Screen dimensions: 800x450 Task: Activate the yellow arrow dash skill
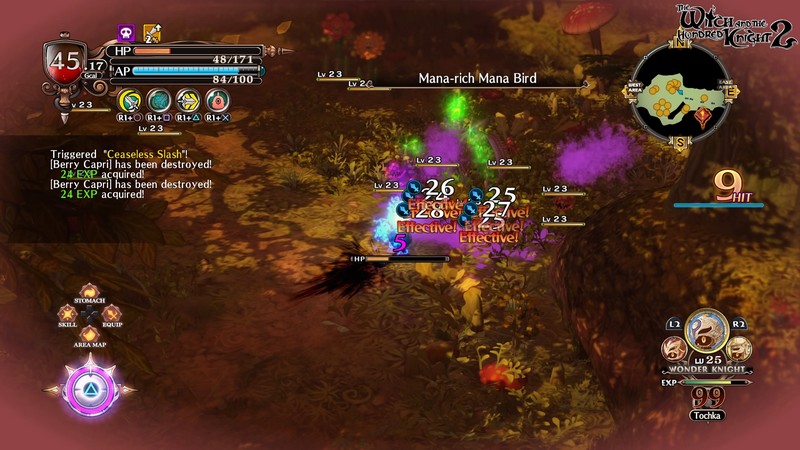pyautogui.click(x=187, y=100)
